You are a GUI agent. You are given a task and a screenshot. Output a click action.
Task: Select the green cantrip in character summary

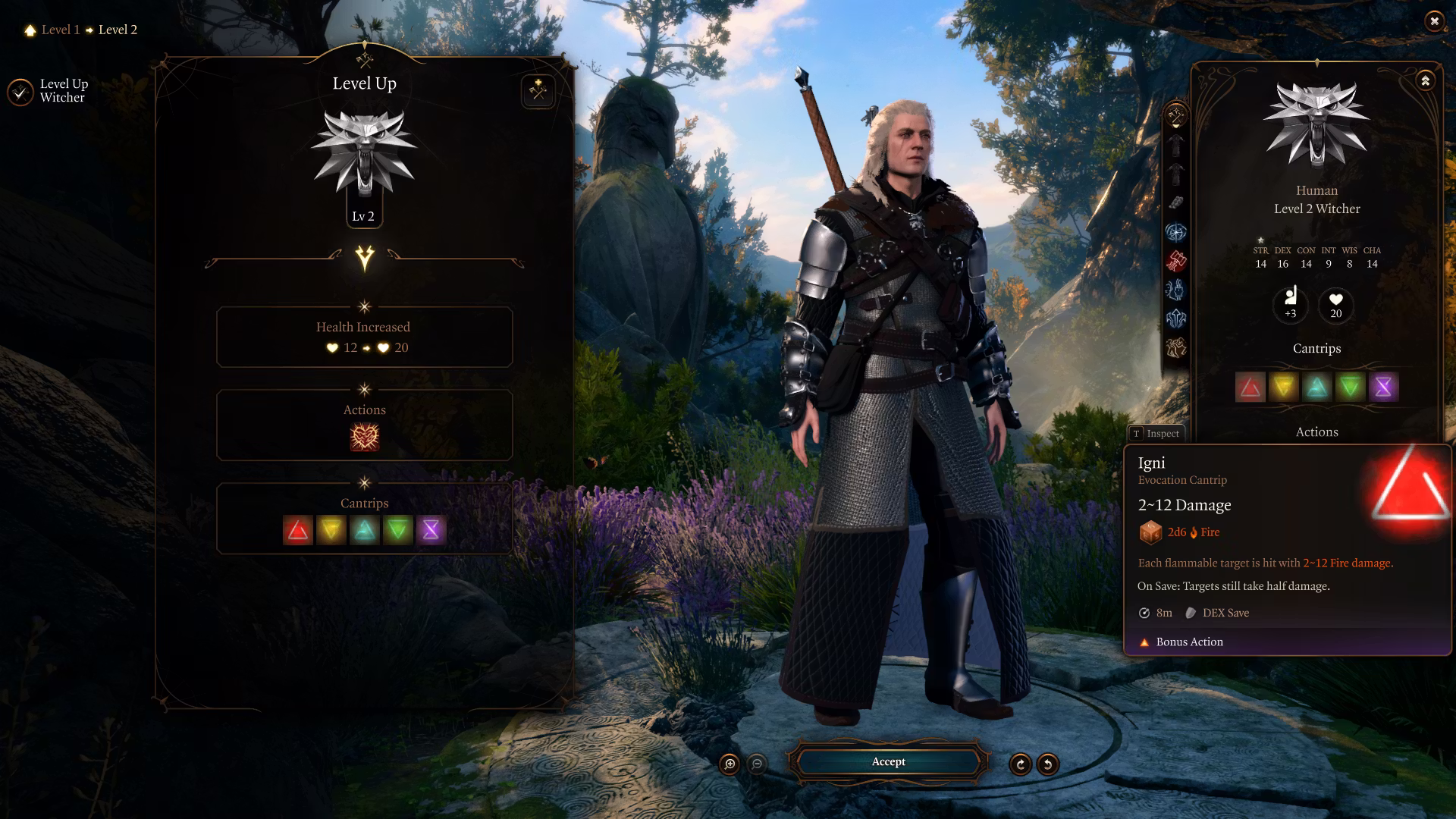pos(1350,388)
